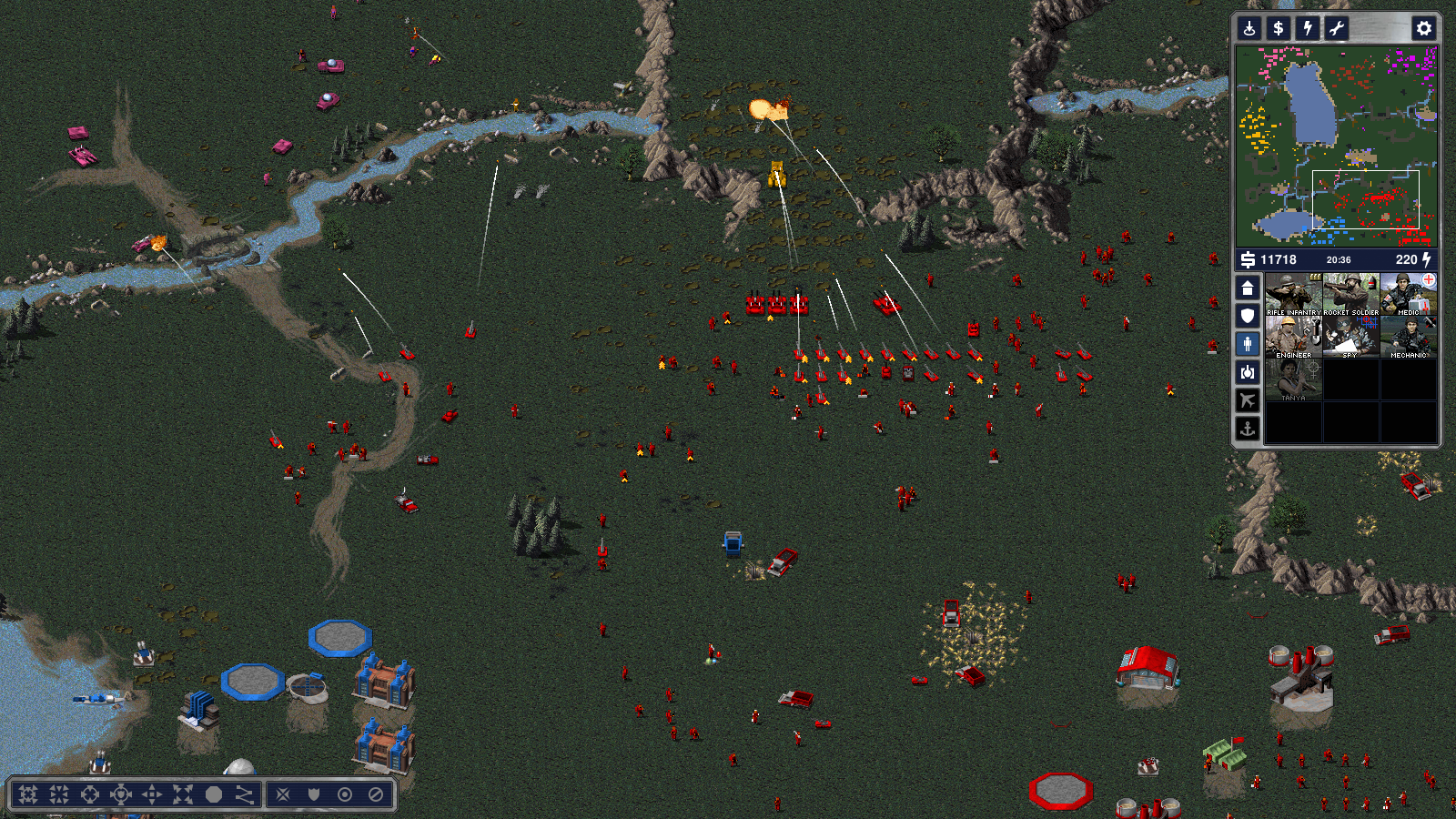Activate repair mode with the wrench button

(1336, 28)
